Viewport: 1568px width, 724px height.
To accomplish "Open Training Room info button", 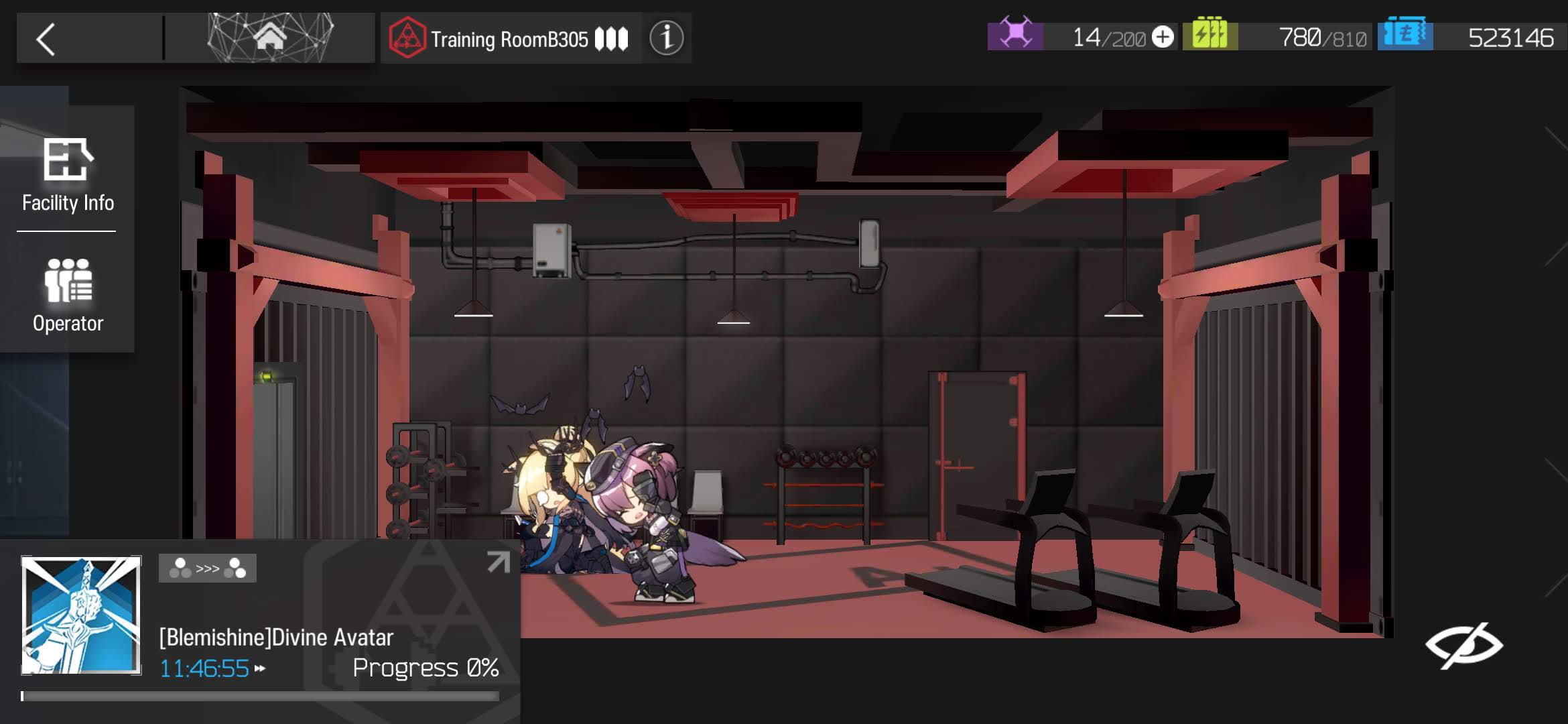I will [x=666, y=38].
